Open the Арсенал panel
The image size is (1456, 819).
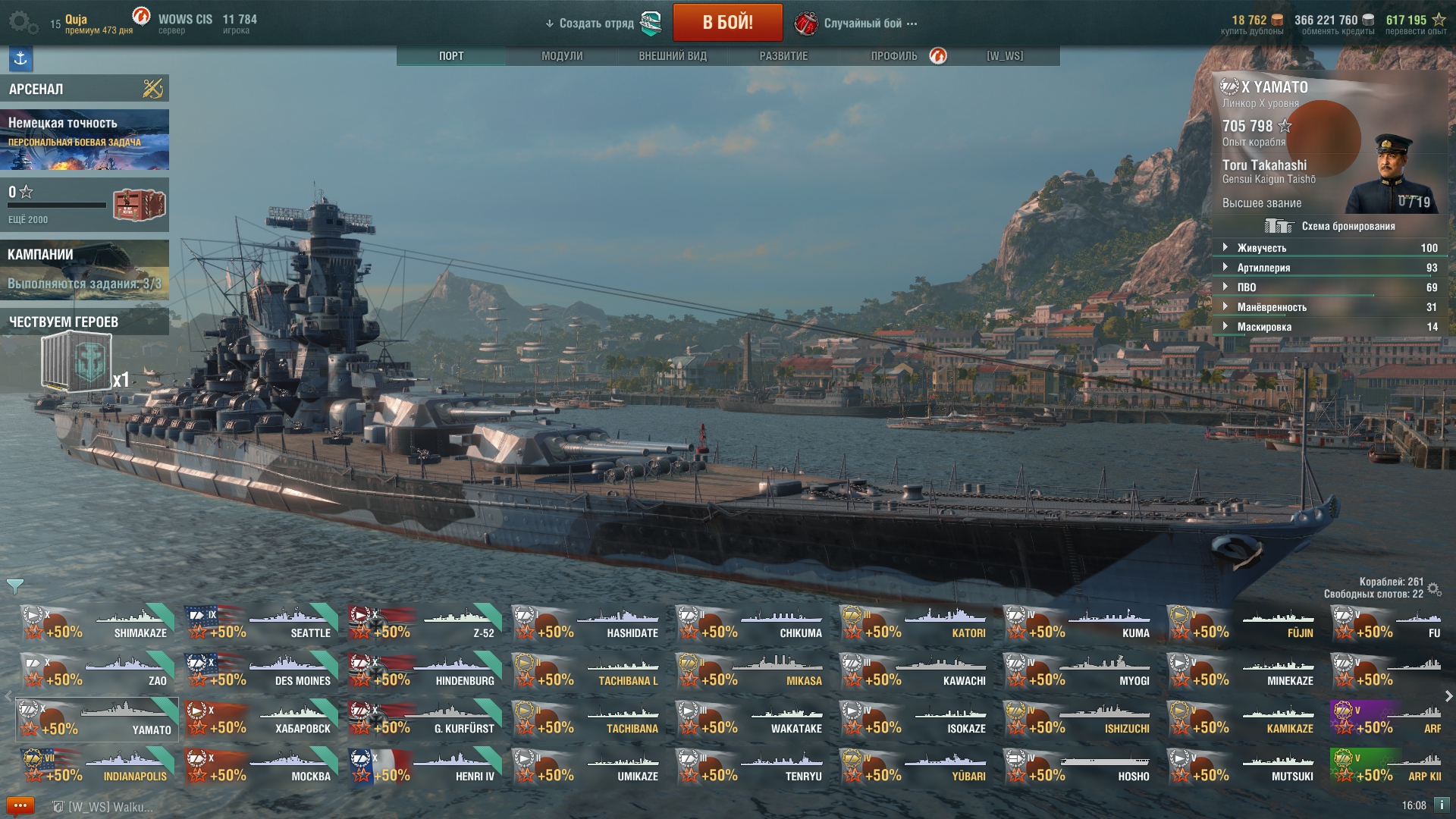tap(84, 89)
